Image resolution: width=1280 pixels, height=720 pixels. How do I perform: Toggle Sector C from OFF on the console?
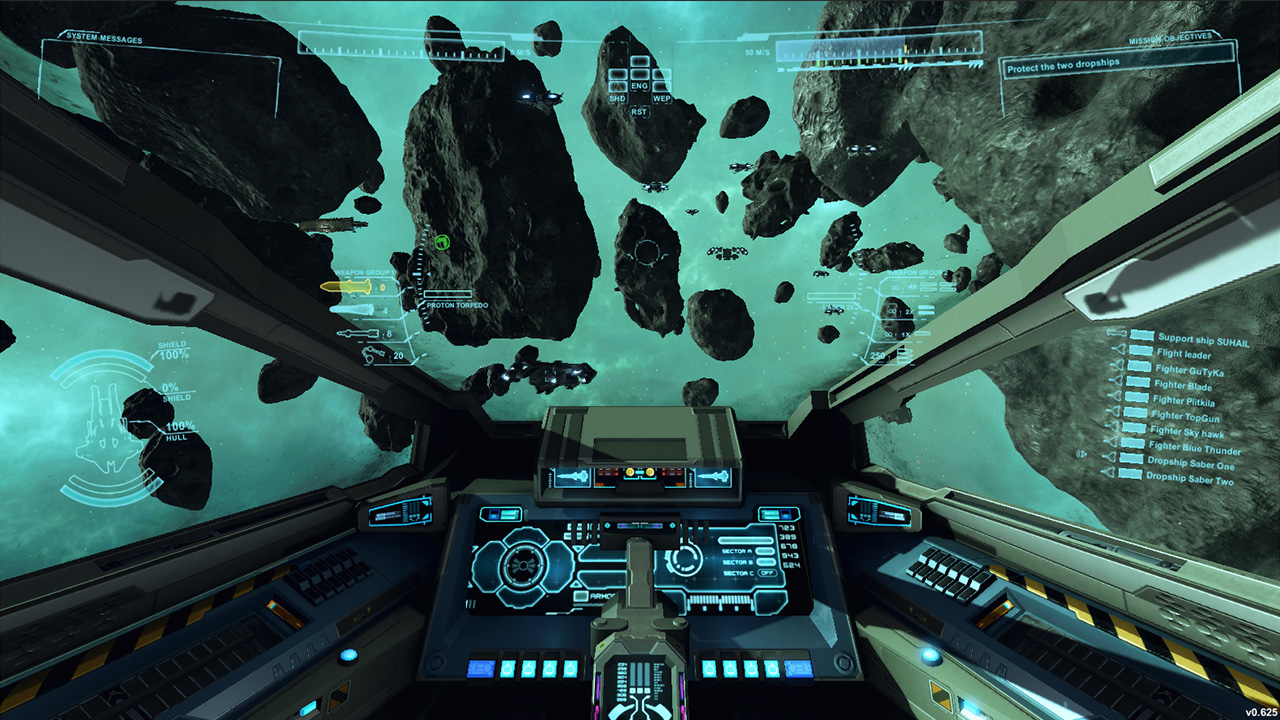click(x=768, y=572)
